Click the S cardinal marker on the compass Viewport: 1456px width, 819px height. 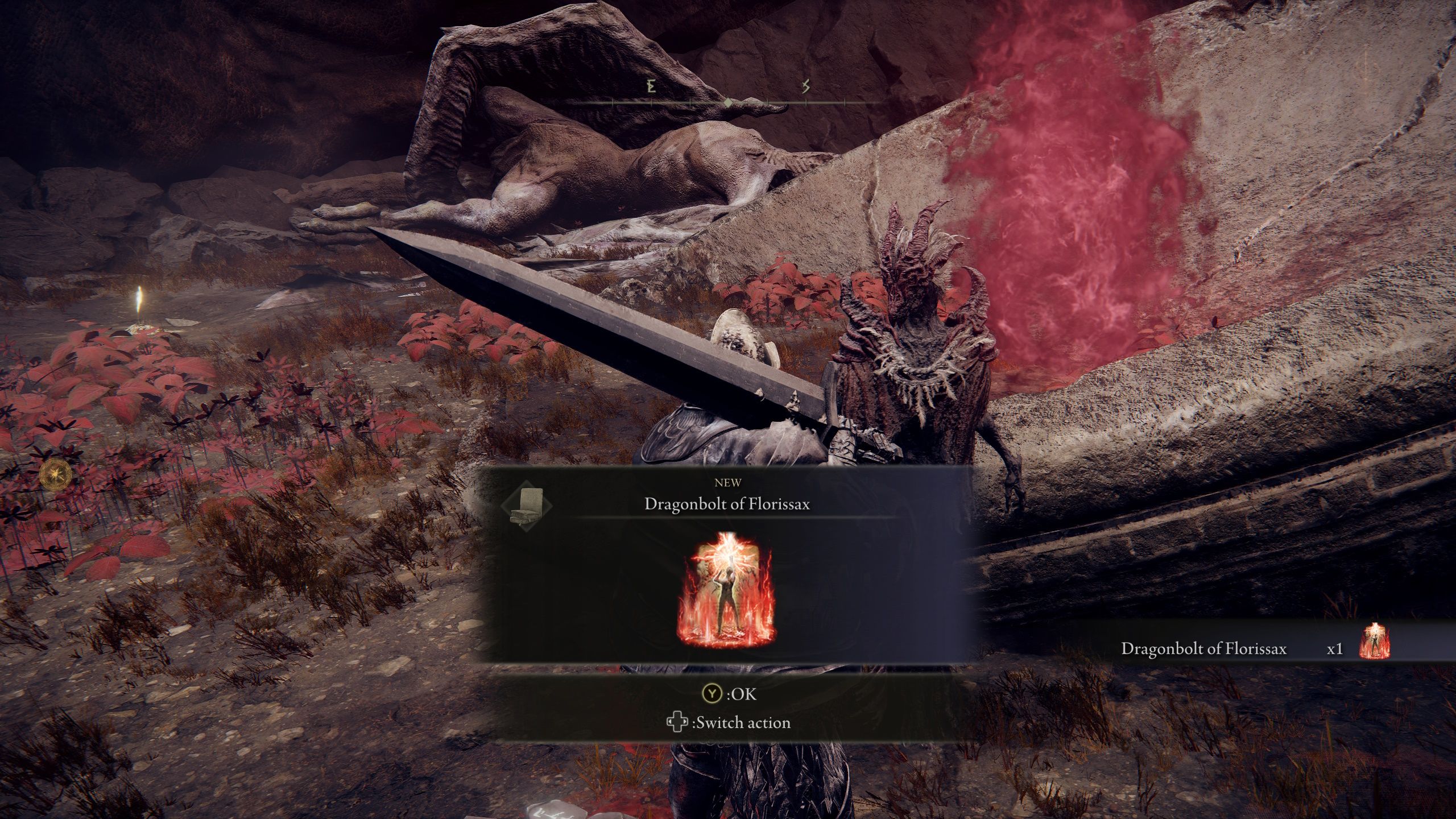point(805,85)
